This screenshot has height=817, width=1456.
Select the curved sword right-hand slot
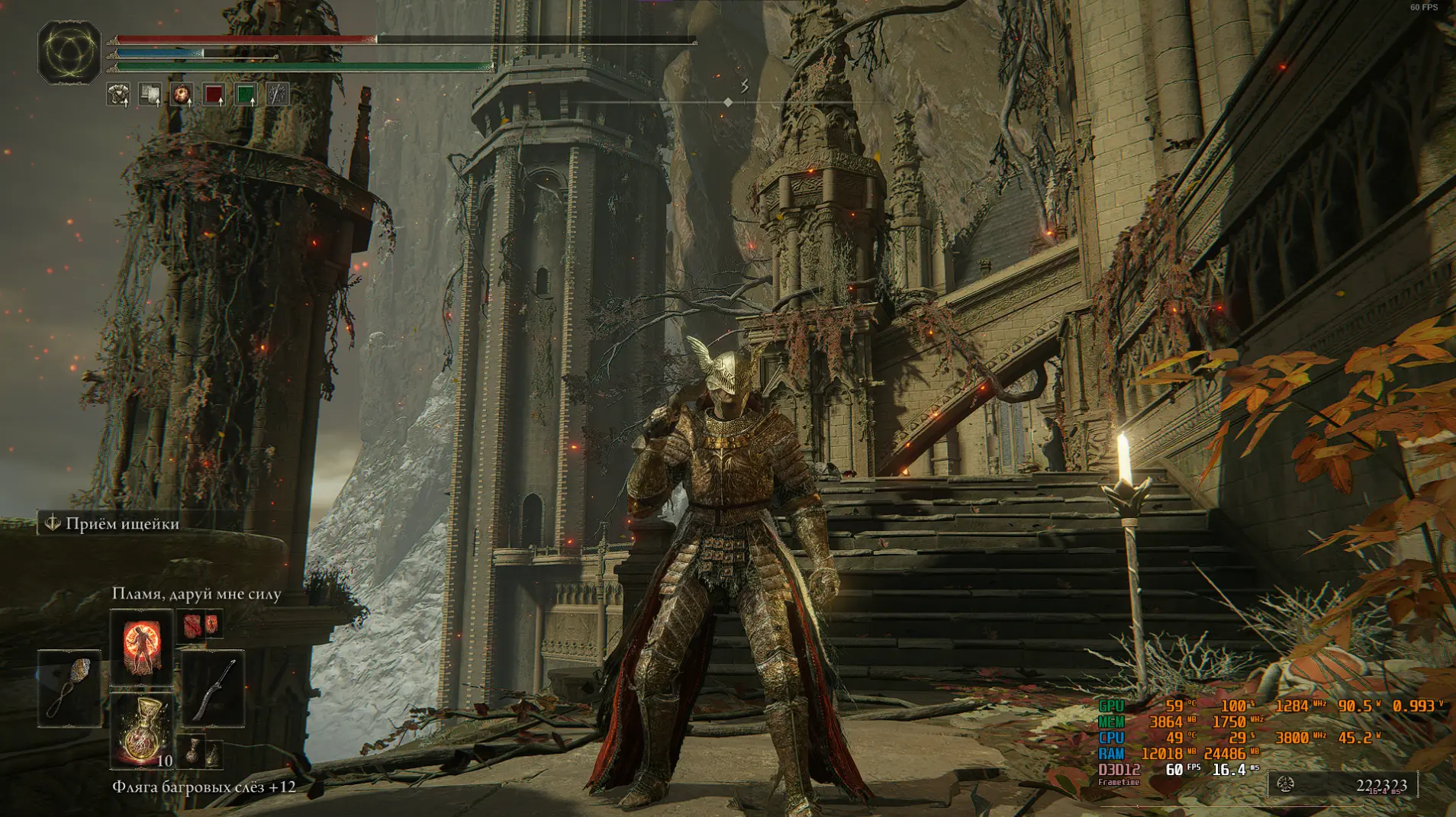[x=213, y=687]
